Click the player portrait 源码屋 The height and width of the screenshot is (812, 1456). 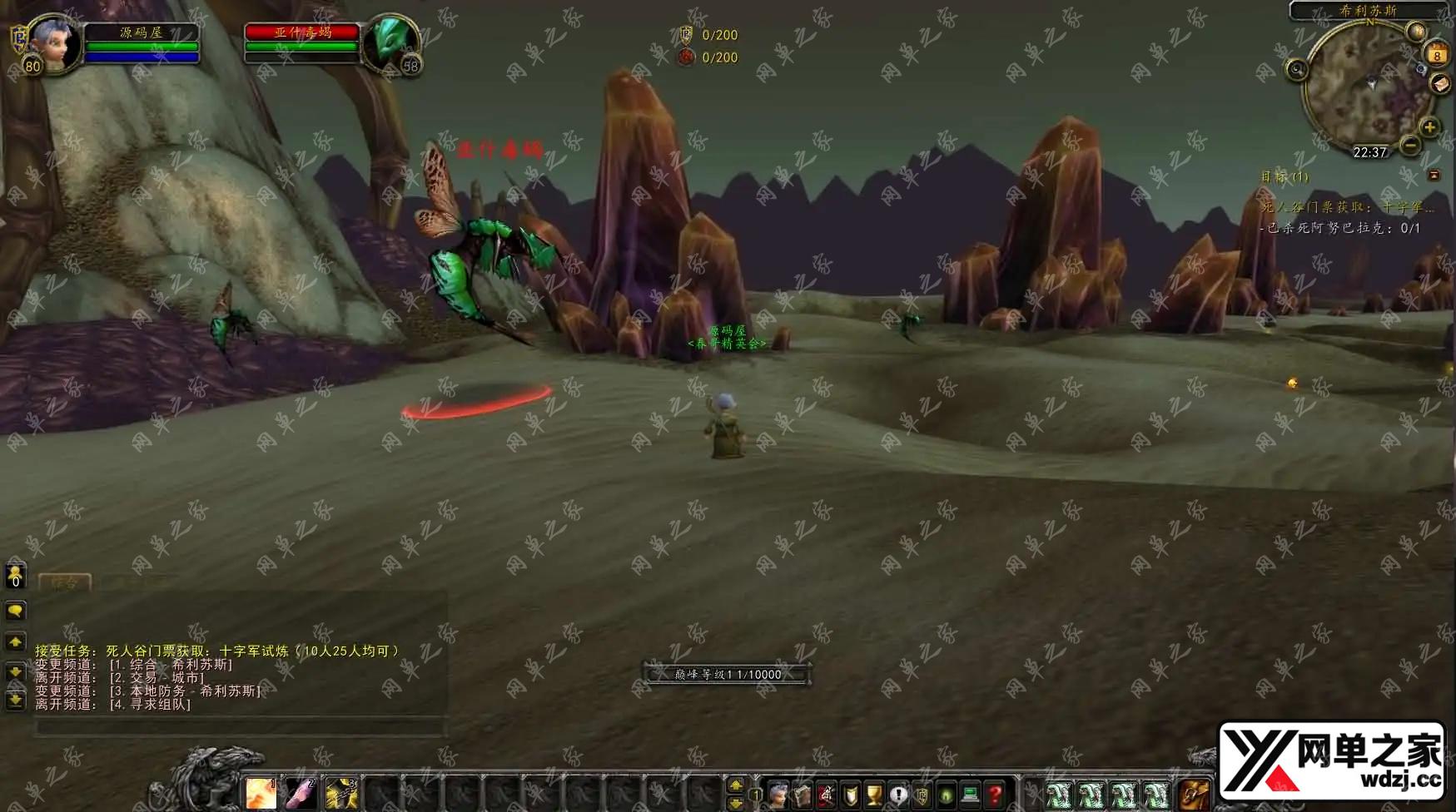click(54, 43)
